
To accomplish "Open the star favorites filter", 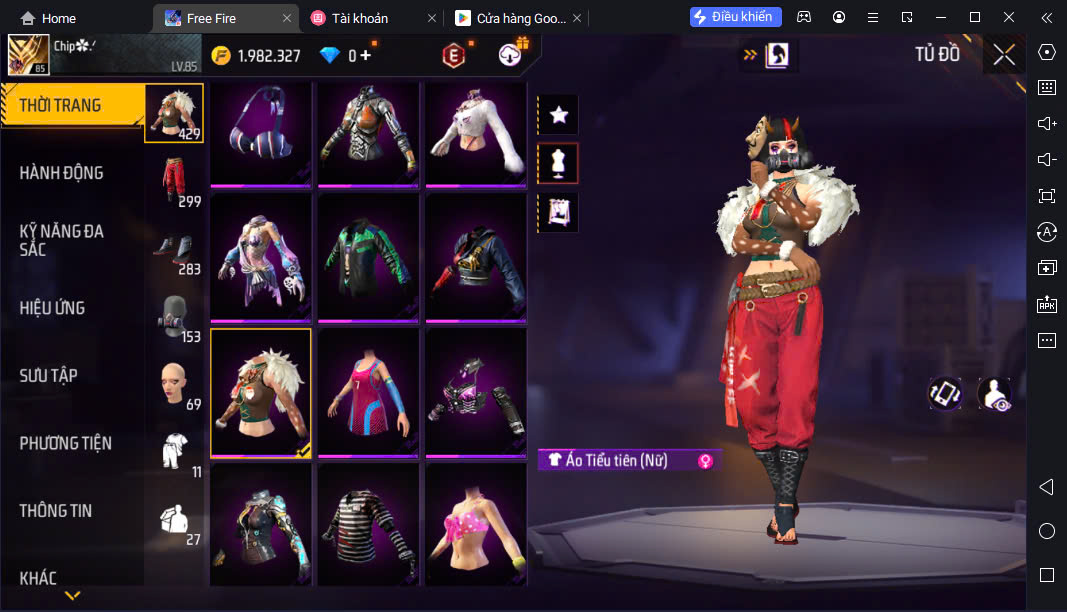I will (x=559, y=116).
